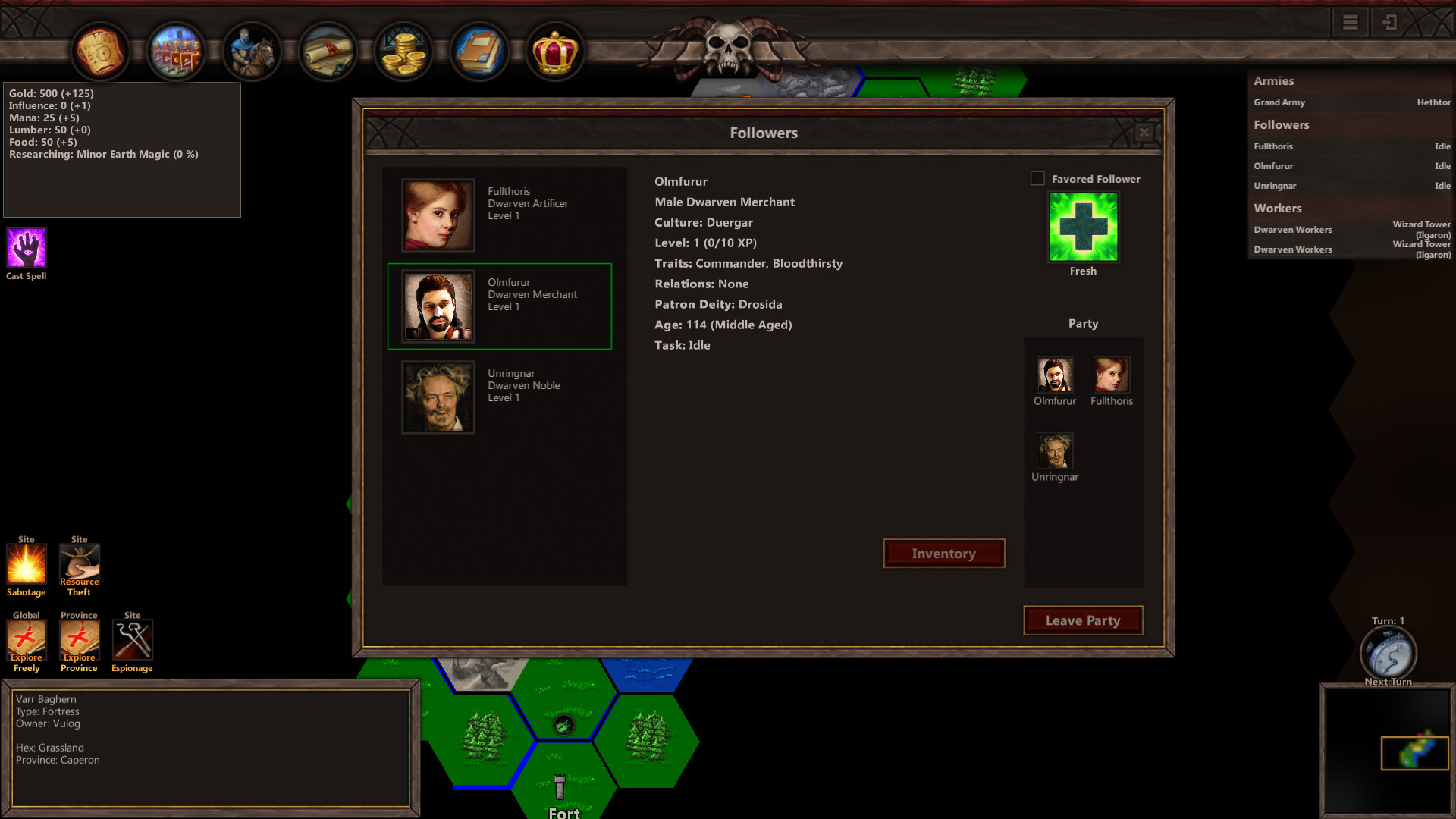Select the Sabotage site action
The image size is (1456, 819).
pos(26,565)
